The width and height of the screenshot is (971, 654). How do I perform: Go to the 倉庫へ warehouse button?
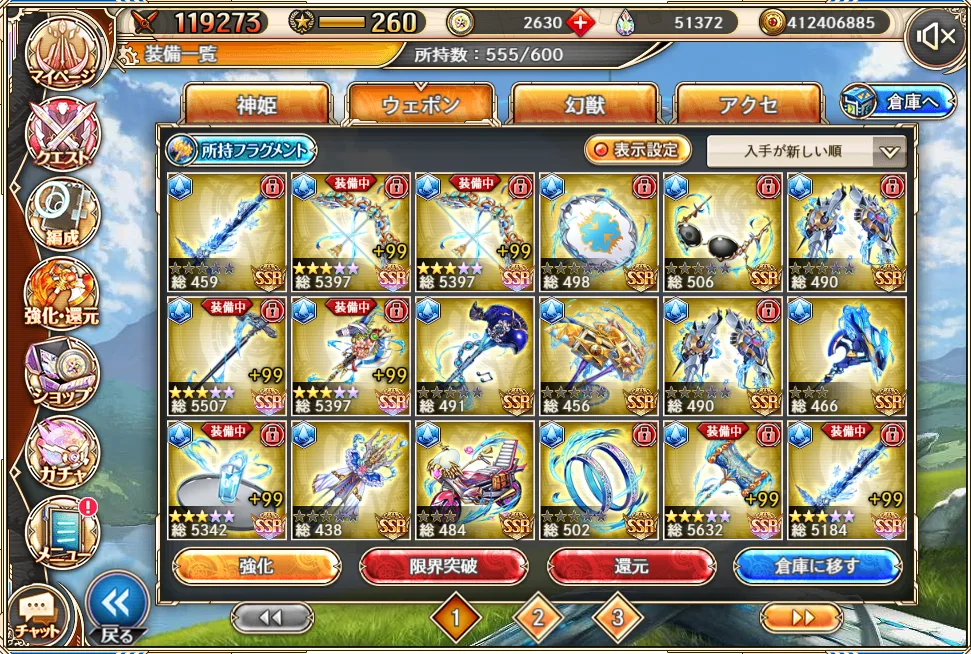pos(898,101)
